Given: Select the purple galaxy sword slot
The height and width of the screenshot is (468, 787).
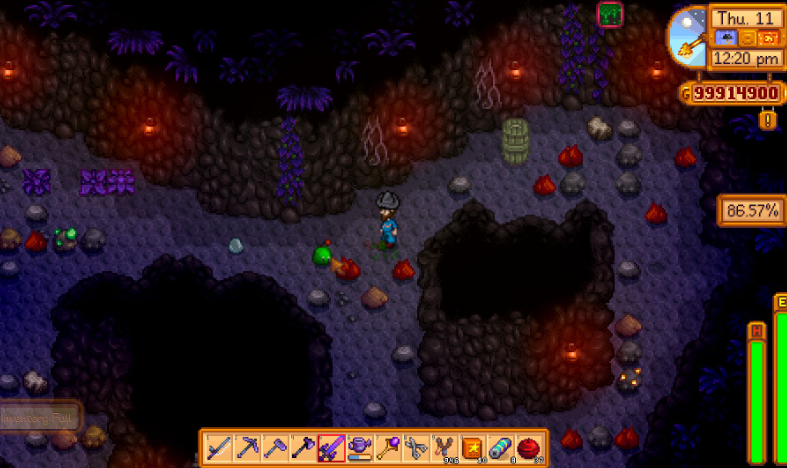Looking at the screenshot, I should point(331,448).
